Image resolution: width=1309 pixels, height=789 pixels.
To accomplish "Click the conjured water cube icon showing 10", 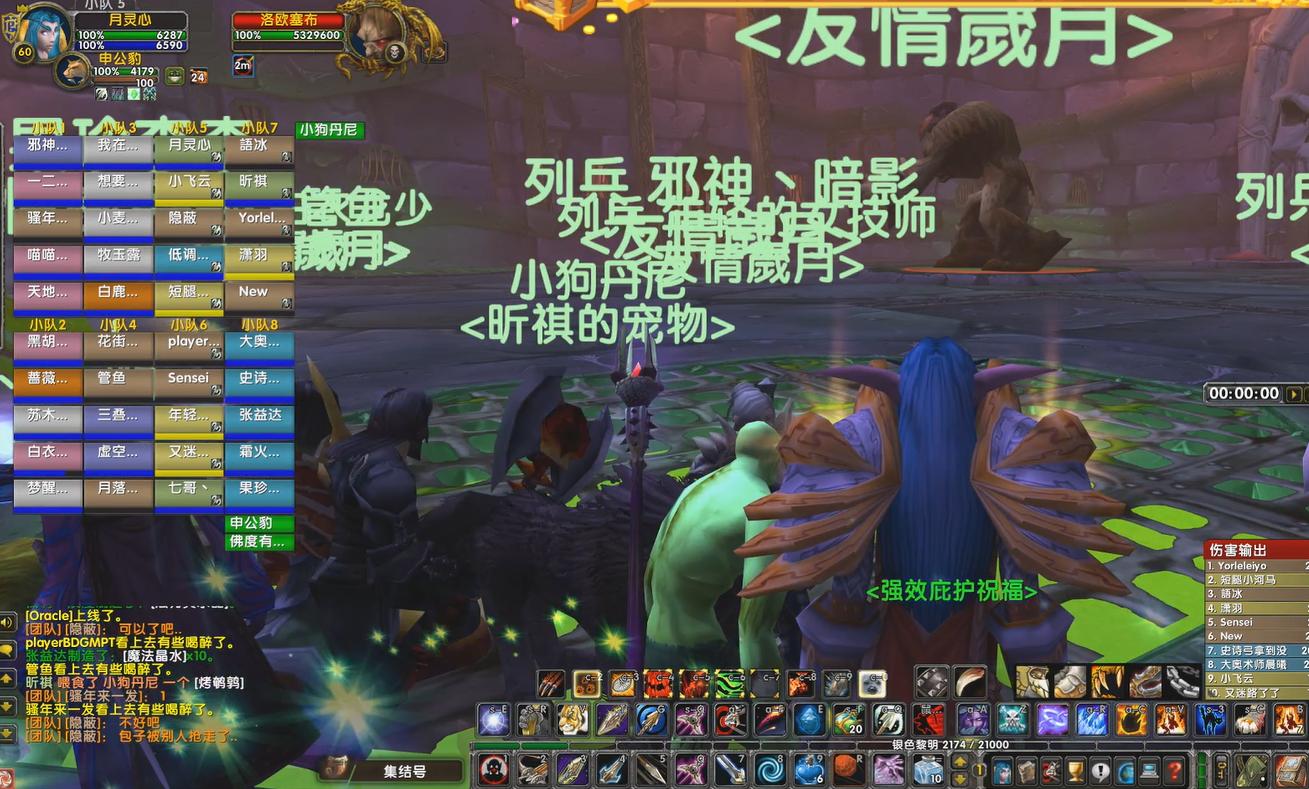I will click(x=927, y=767).
